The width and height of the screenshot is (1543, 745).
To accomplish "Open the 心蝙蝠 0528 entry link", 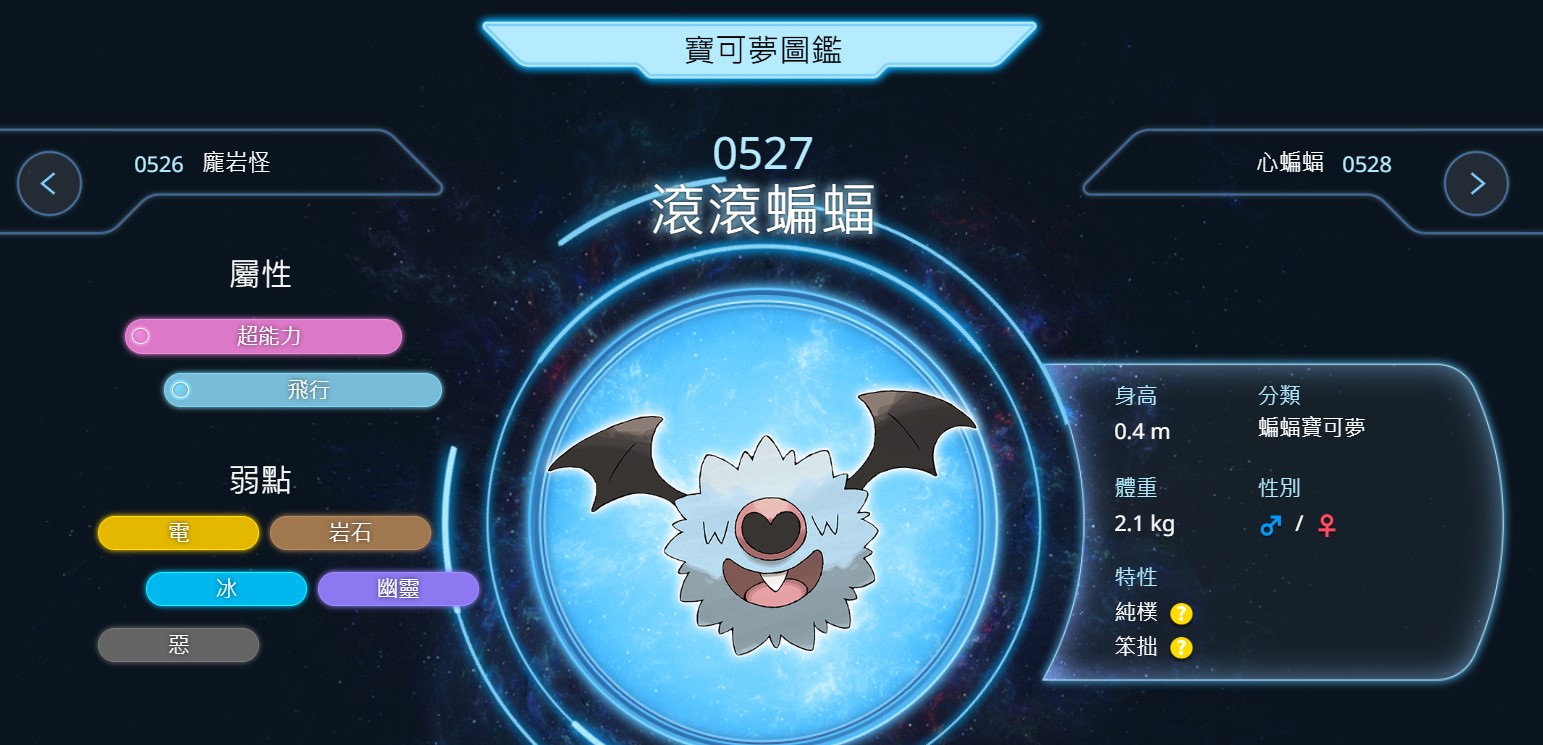I will pos(1323,164).
